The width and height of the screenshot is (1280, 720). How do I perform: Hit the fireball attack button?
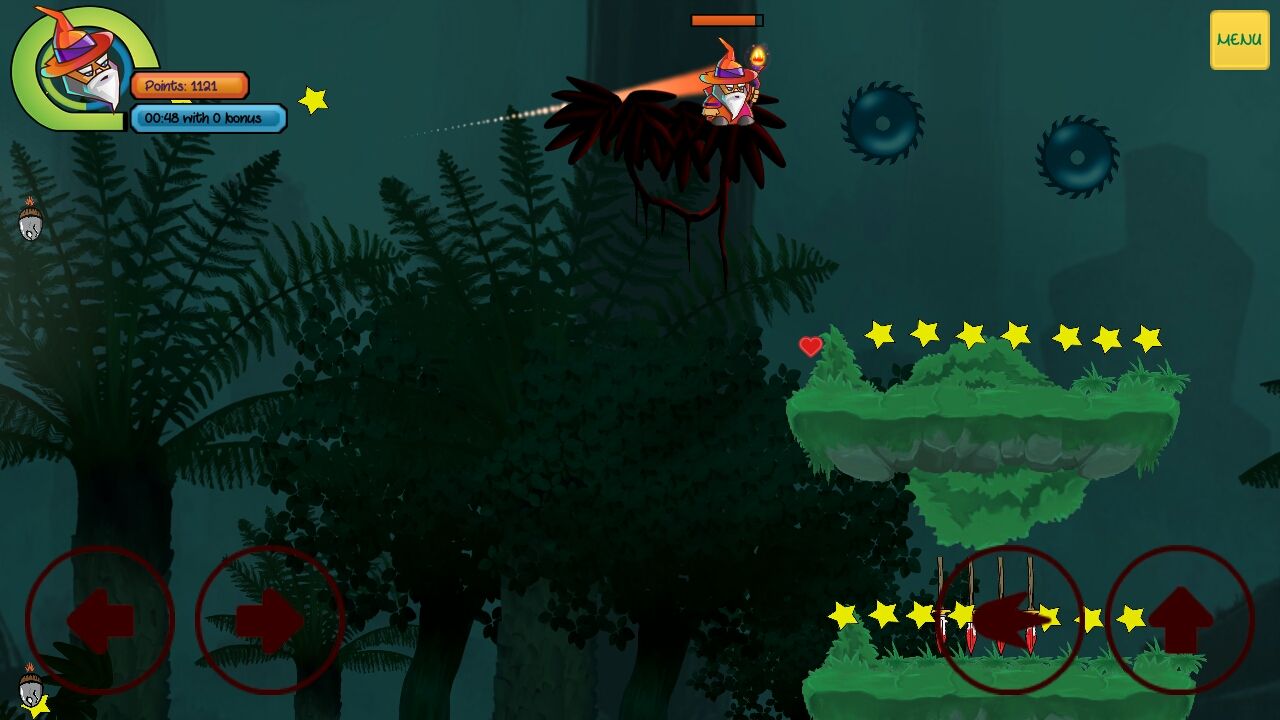coord(1010,620)
